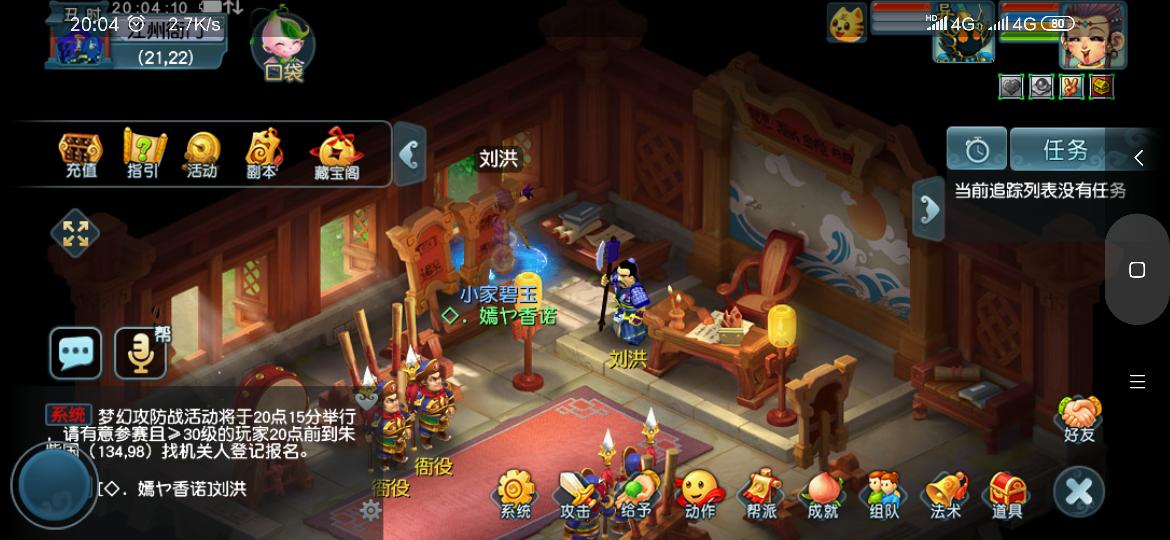Open the 口袋 pocket peach icon
The height and width of the screenshot is (540, 1170).
(283, 46)
